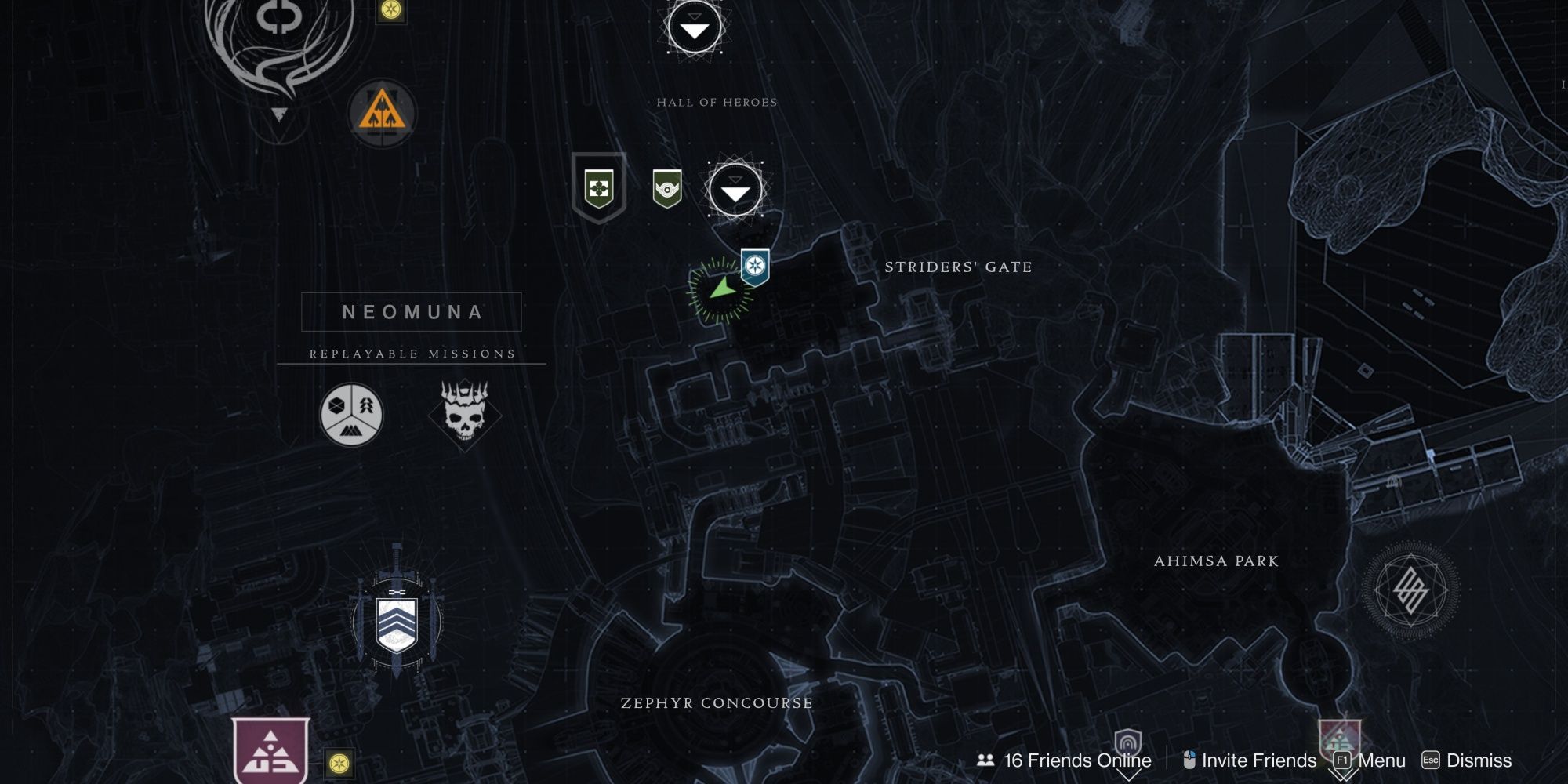Open the Menu via the F1 option
Image resolution: width=1568 pixels, height=784 pixels.
tap(1368, 760)
